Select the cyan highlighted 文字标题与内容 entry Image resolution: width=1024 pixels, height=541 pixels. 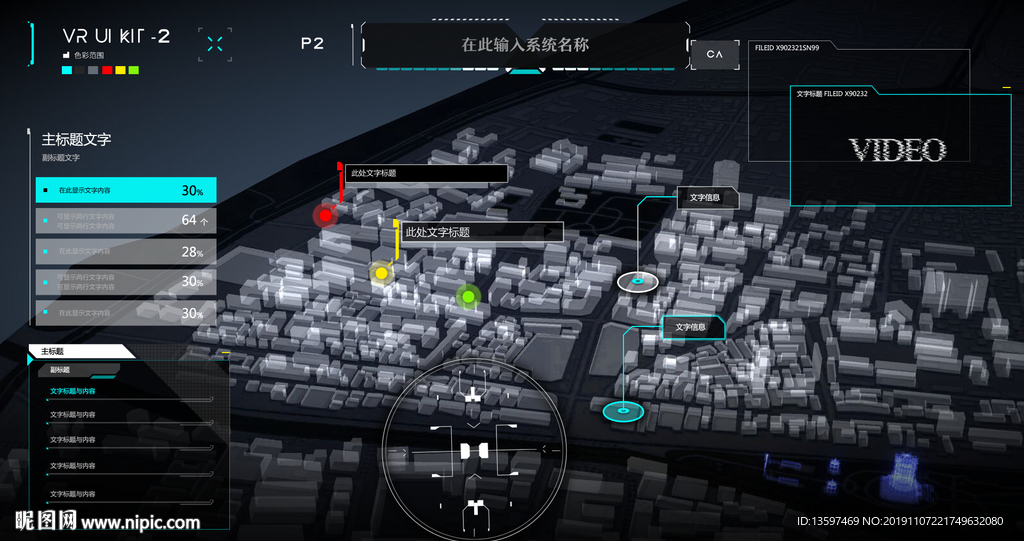point(73,391)
